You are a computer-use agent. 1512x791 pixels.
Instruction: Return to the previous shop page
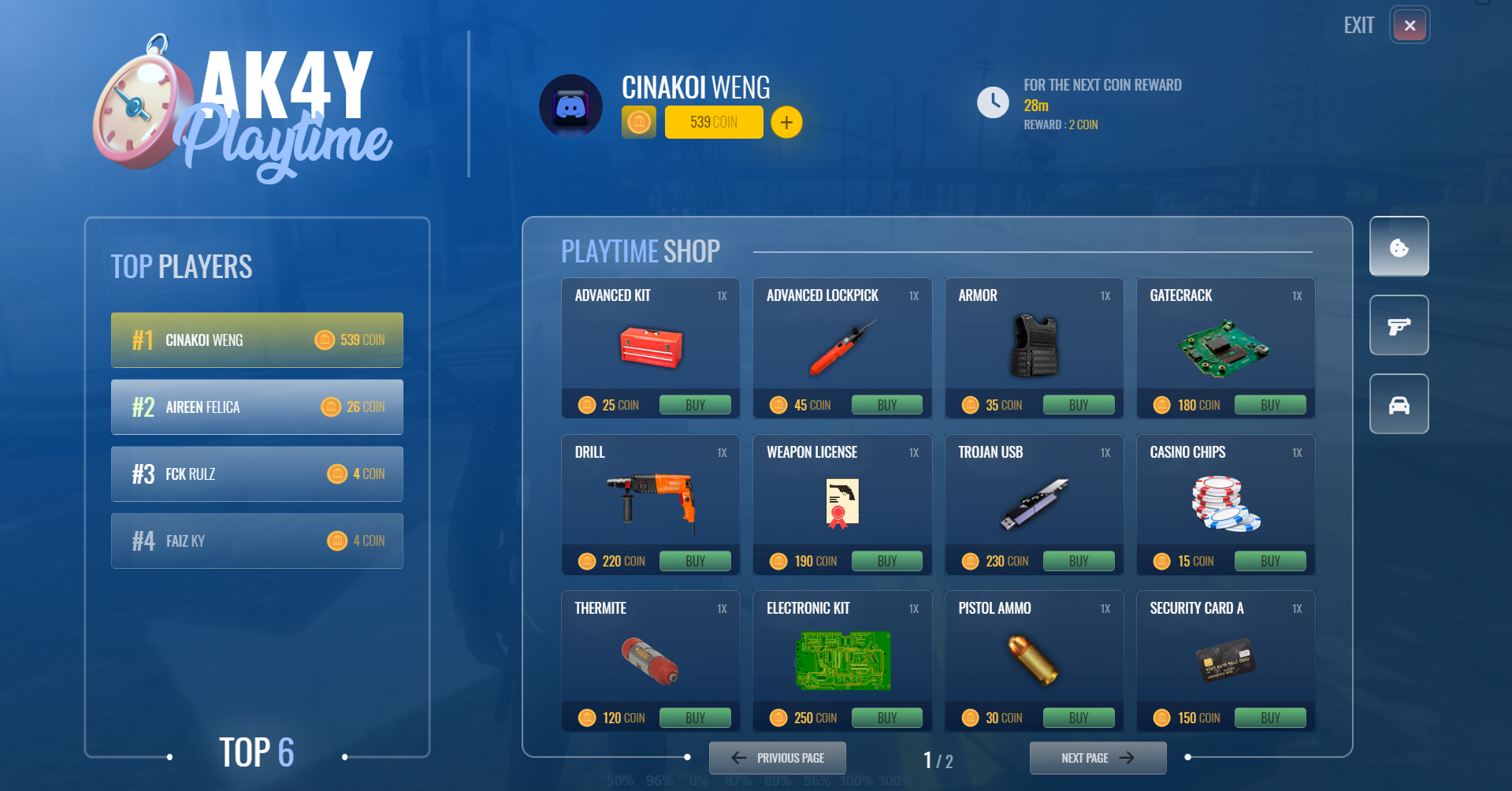[x=778, y=758]
